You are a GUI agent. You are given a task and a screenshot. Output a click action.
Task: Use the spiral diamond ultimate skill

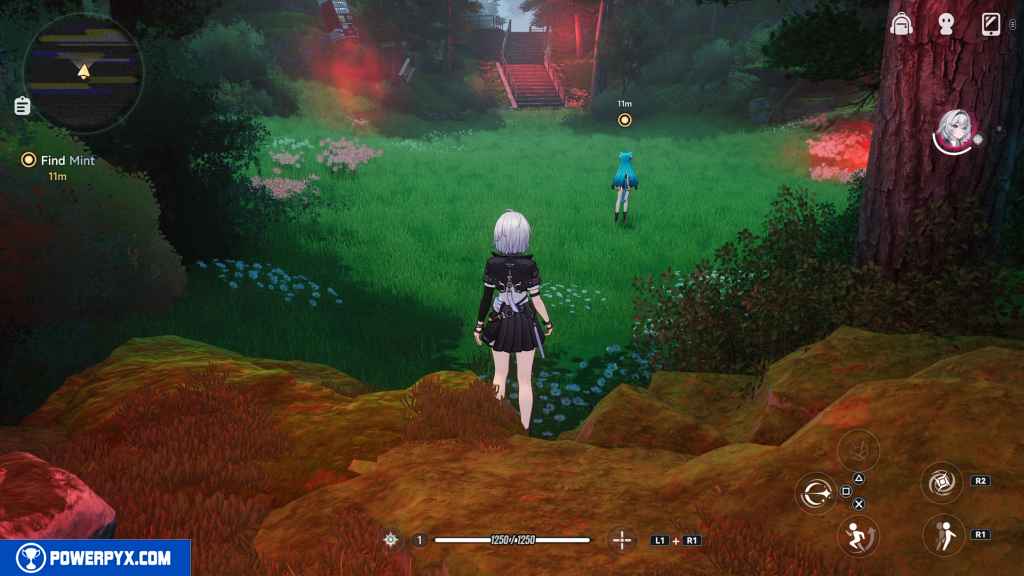(x=942, y=481)
